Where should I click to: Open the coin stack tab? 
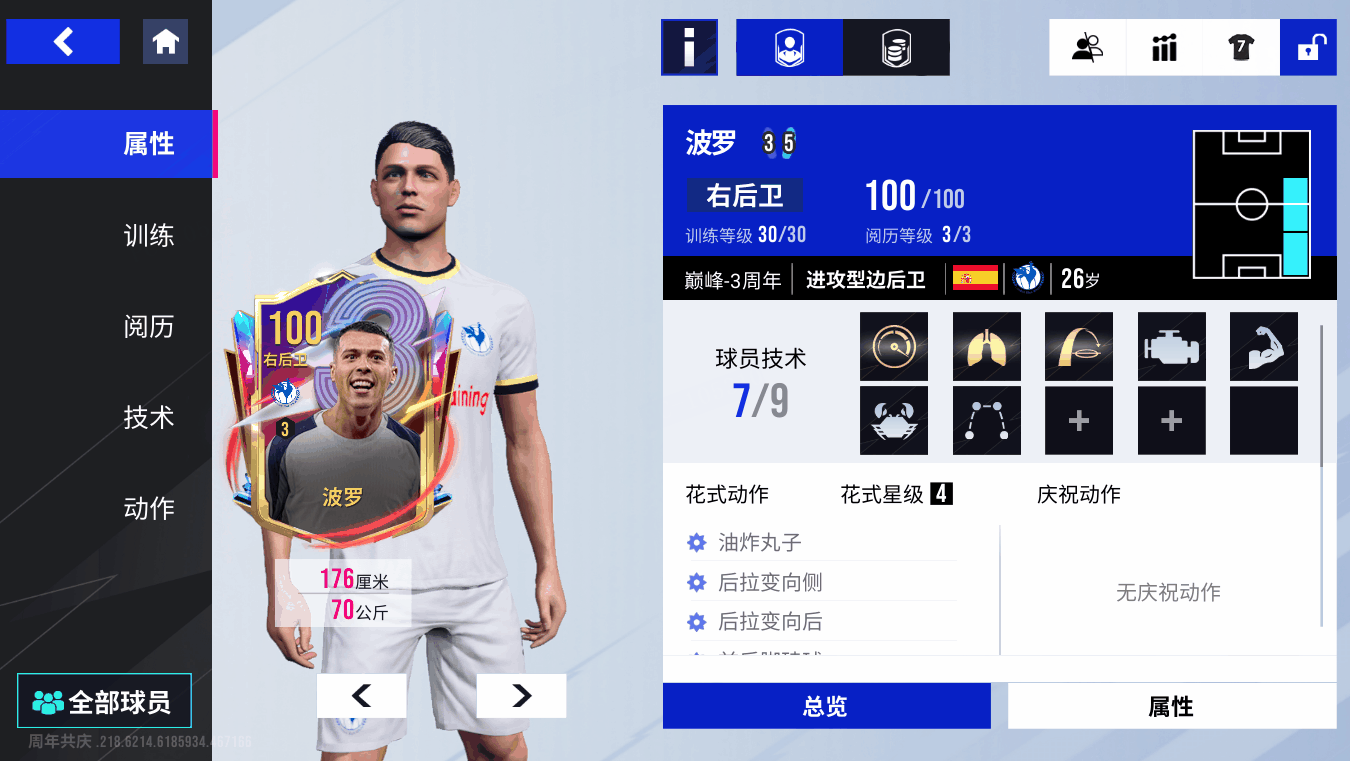point(896,47)
